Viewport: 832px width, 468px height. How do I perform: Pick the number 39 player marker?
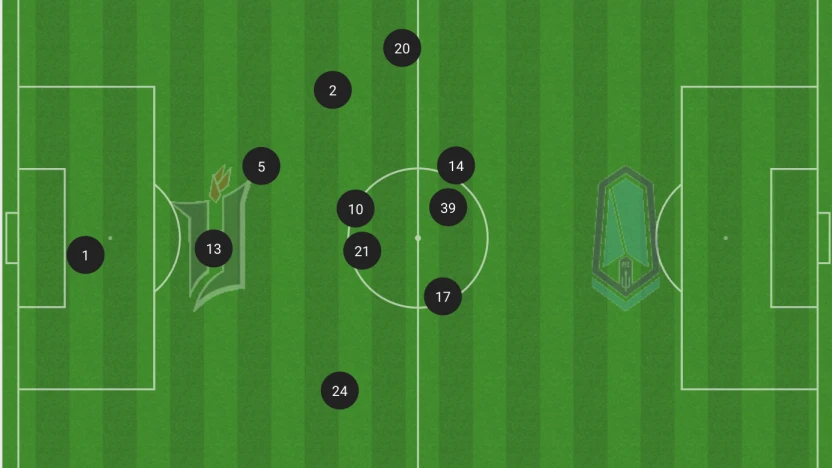[x=448, y=208]
